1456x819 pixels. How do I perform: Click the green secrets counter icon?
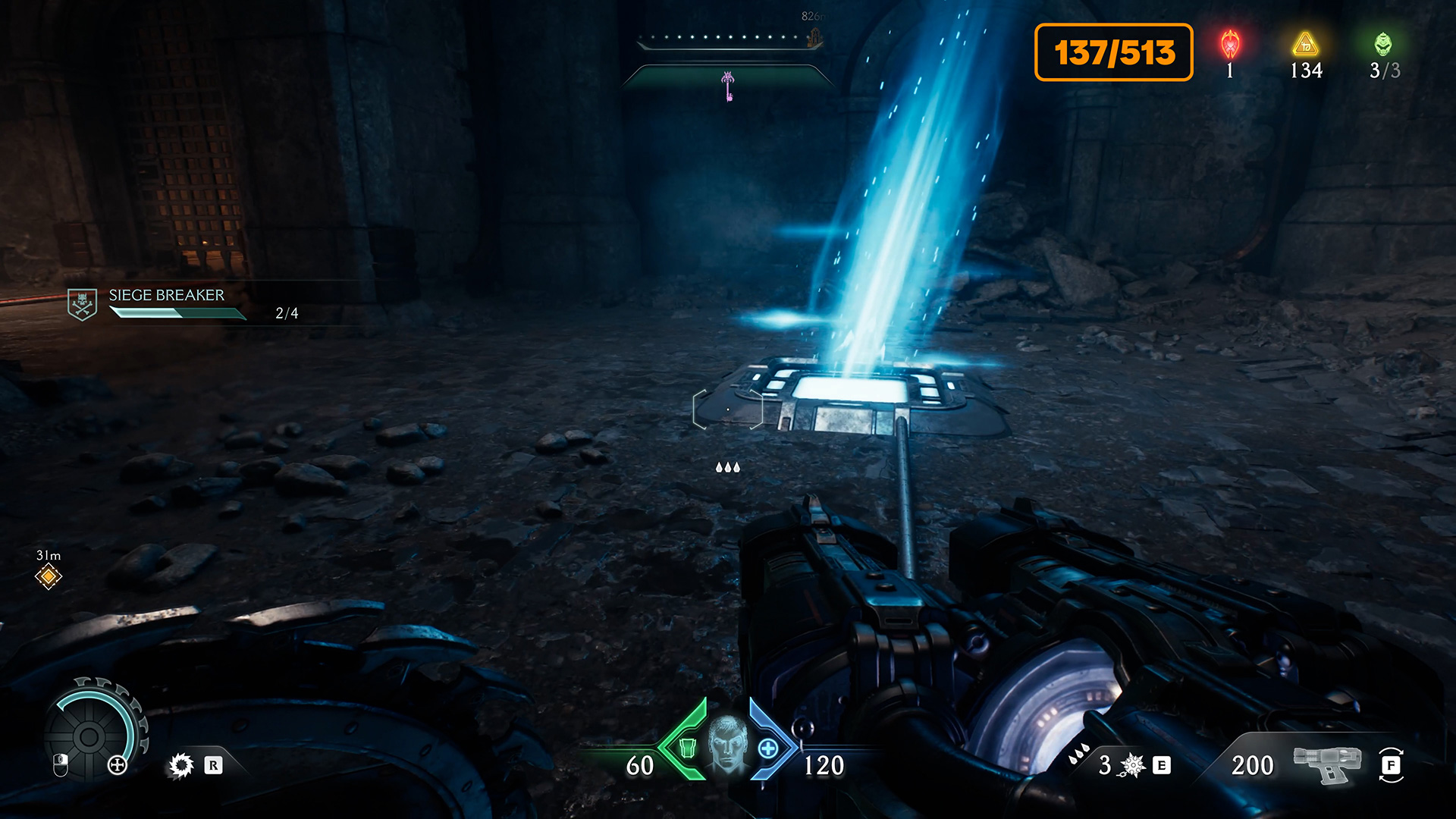1383,45
